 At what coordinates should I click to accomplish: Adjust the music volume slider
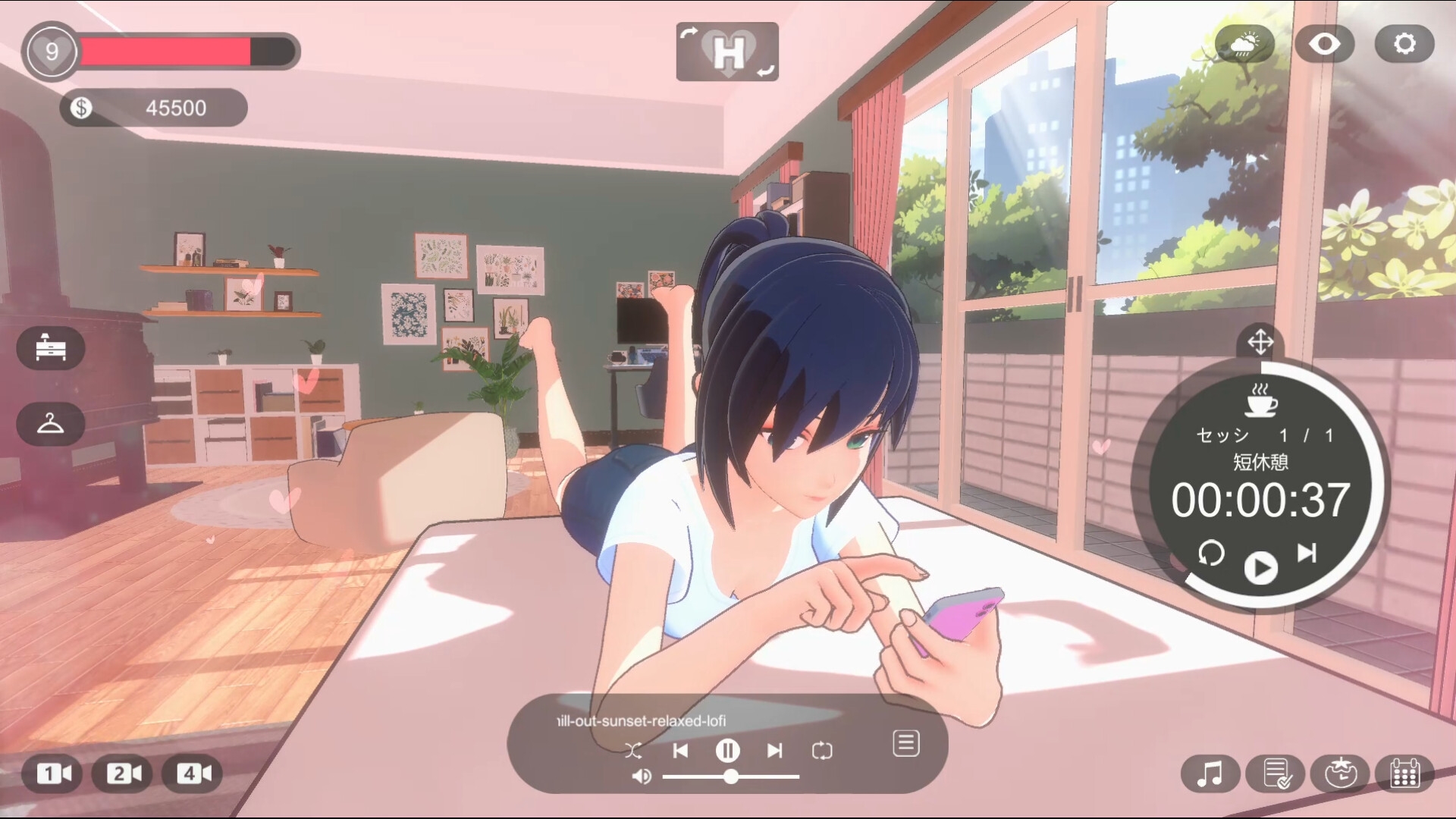coord(731,777)
